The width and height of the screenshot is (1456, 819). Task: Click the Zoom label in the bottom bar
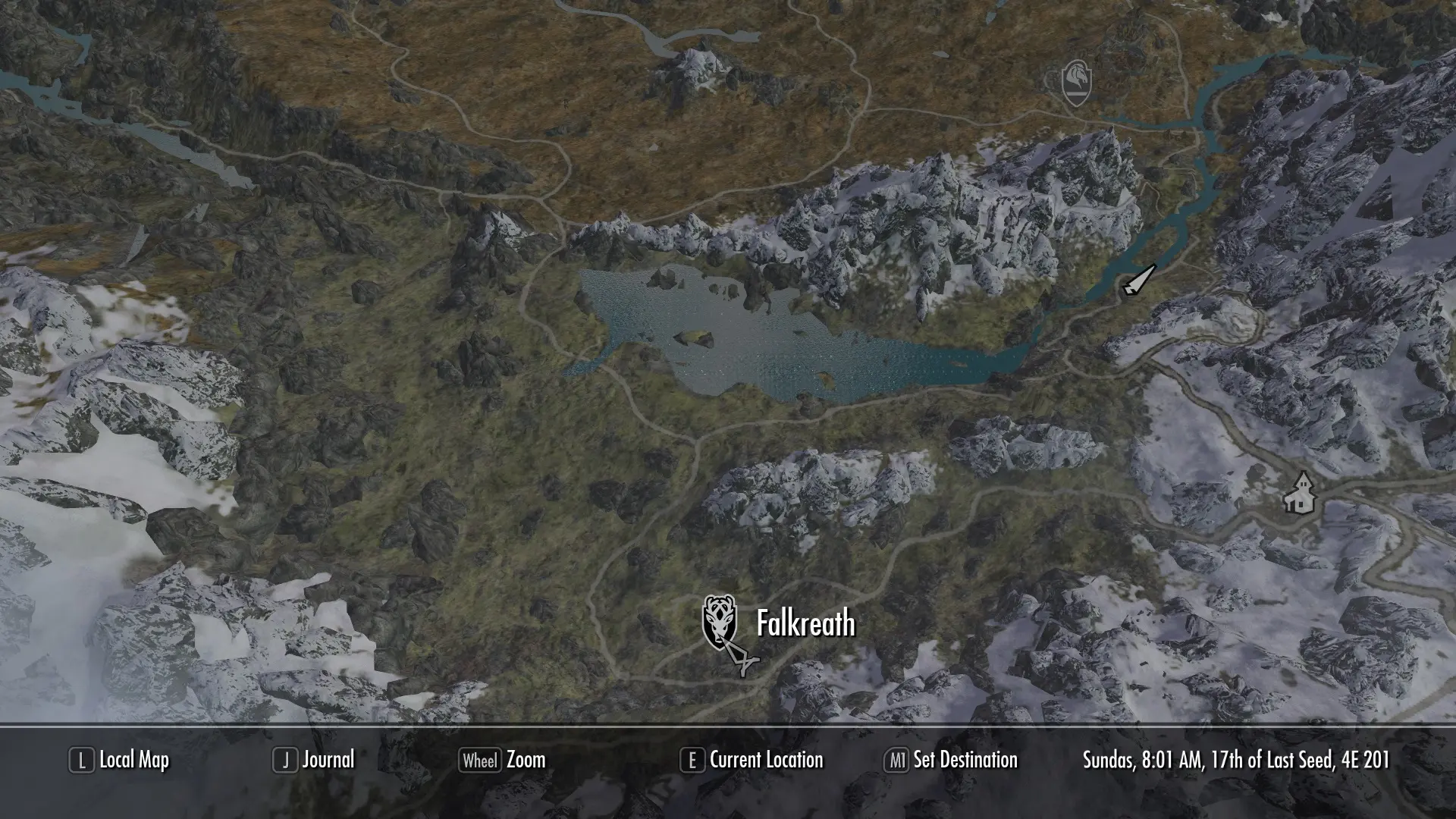click(x=525, y=760)
